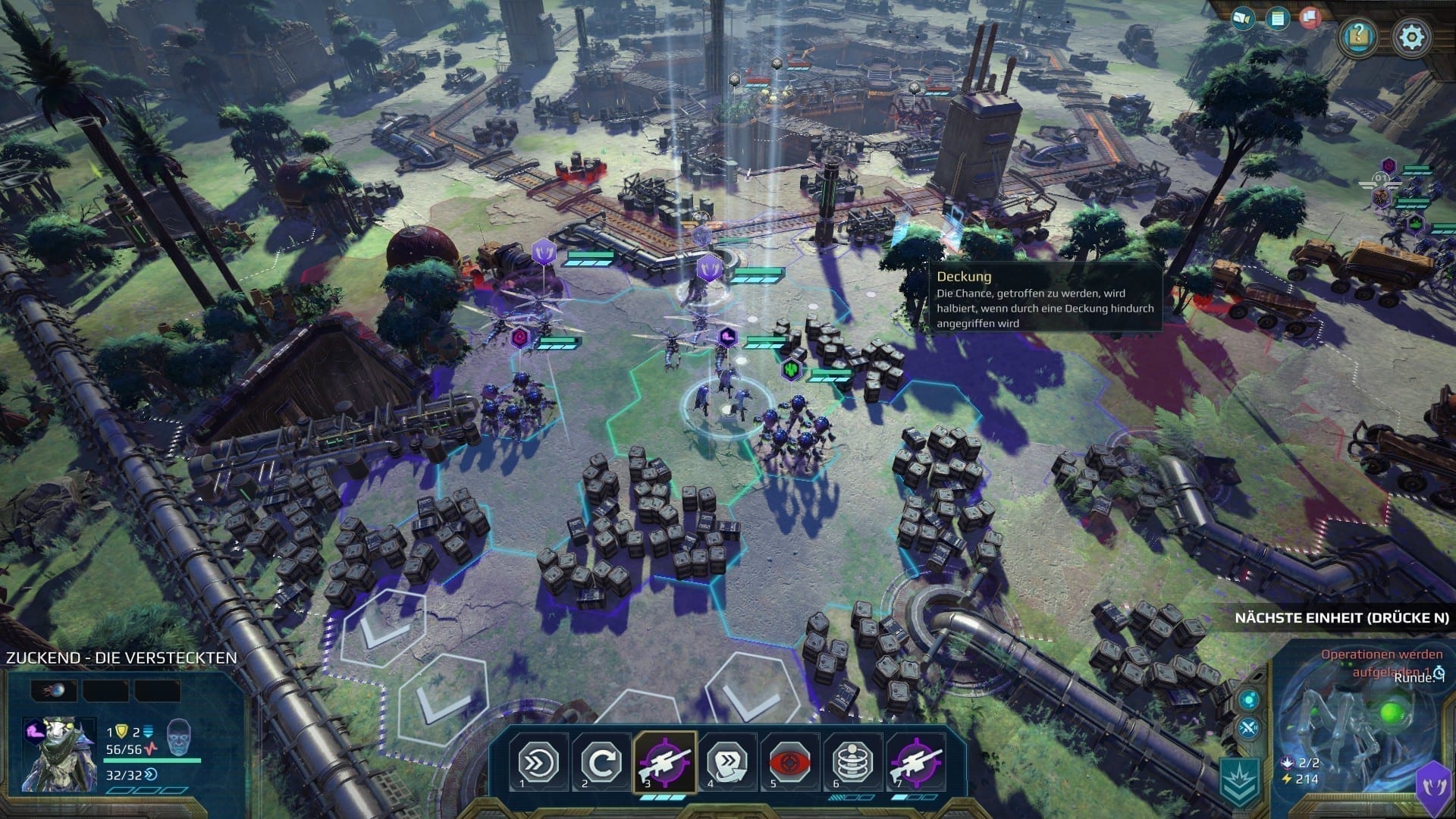Activate the circular-arrow ability in slot 2
This screenshot has width=1456, height=819.
[x=601, y=762]
